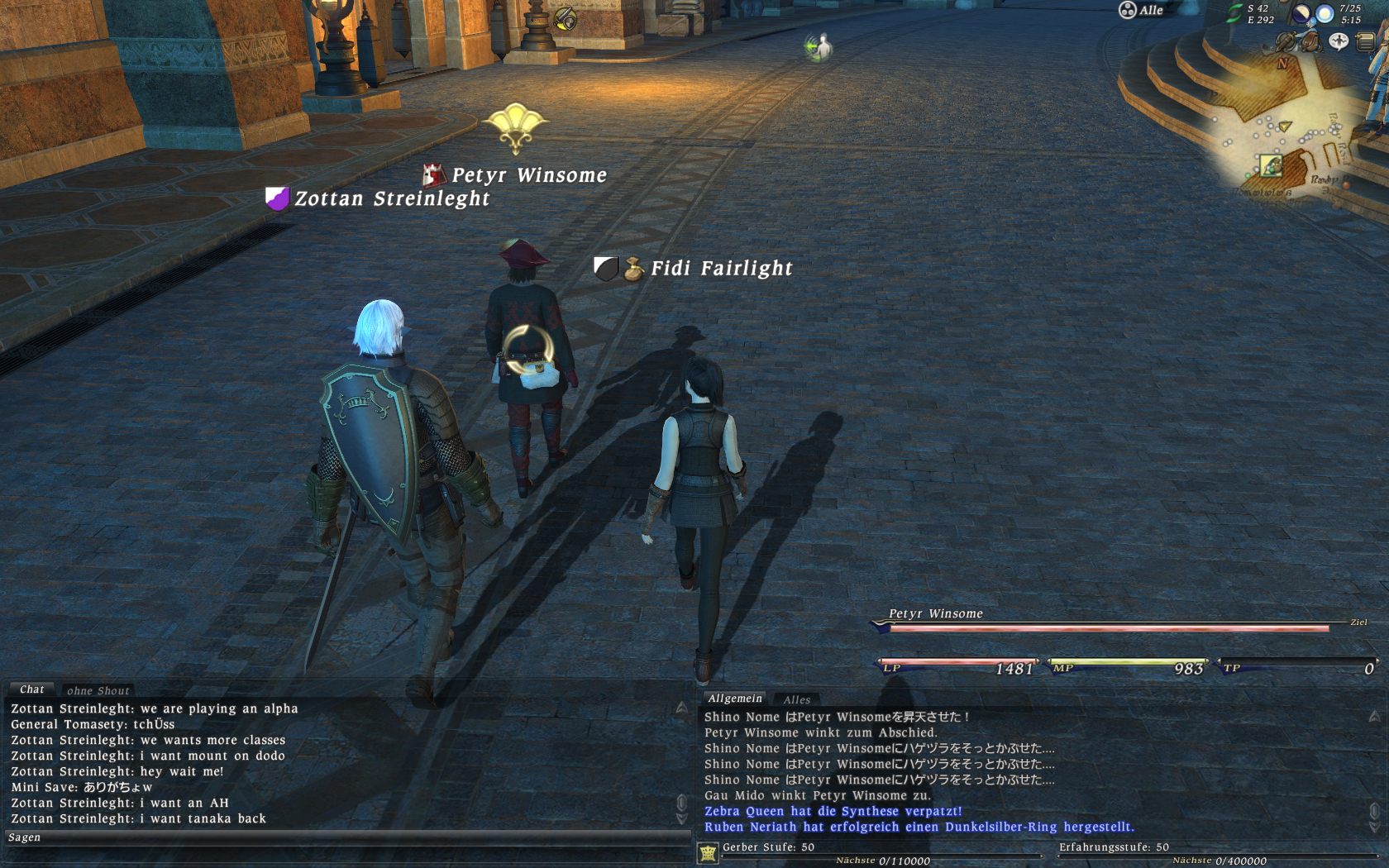The height and width of the screenshot is (868, 1389).
Task: Click the Gerber class icon
Action: tap(708, 852)
